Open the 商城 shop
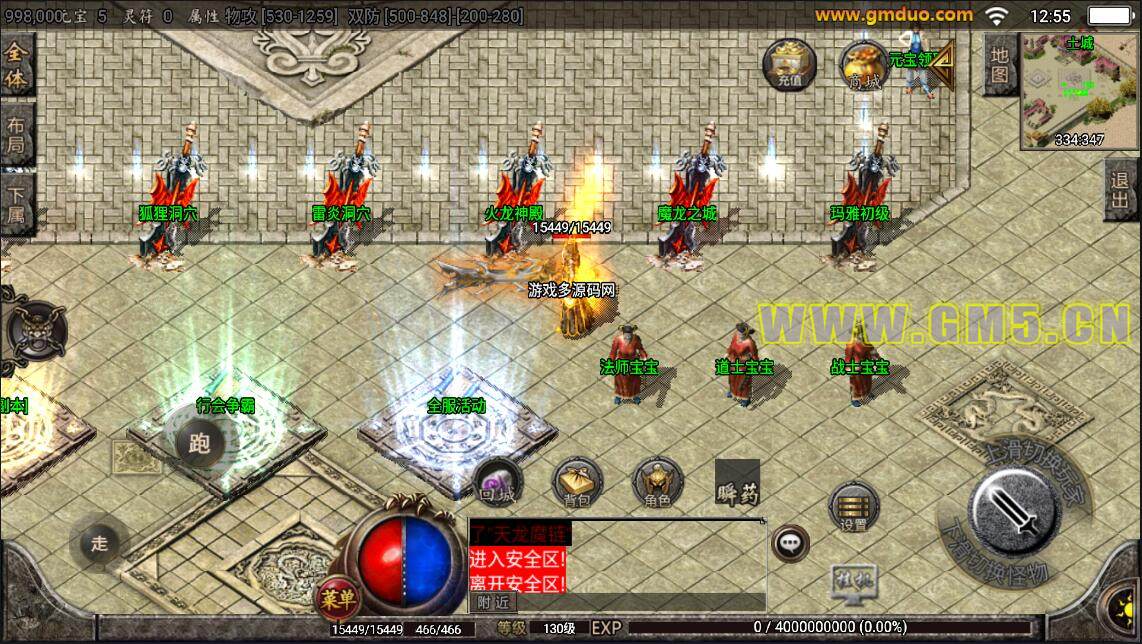The image size is (1142, 644). pyautogui.click(x=864, y=67)
